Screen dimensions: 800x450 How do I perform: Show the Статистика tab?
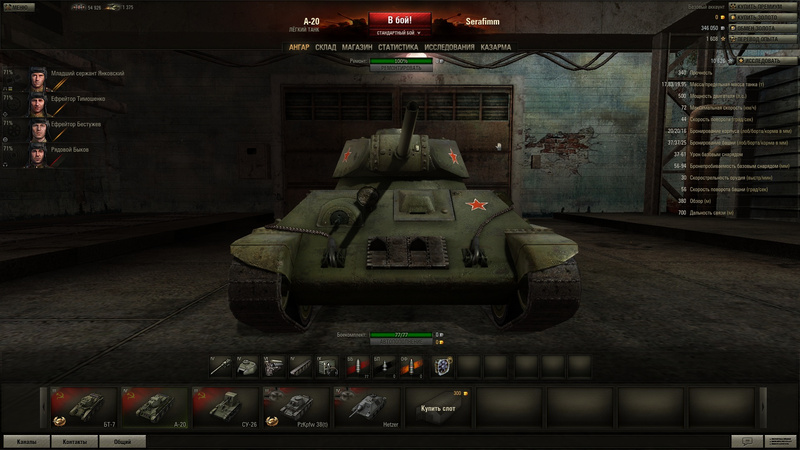(398, 47)
